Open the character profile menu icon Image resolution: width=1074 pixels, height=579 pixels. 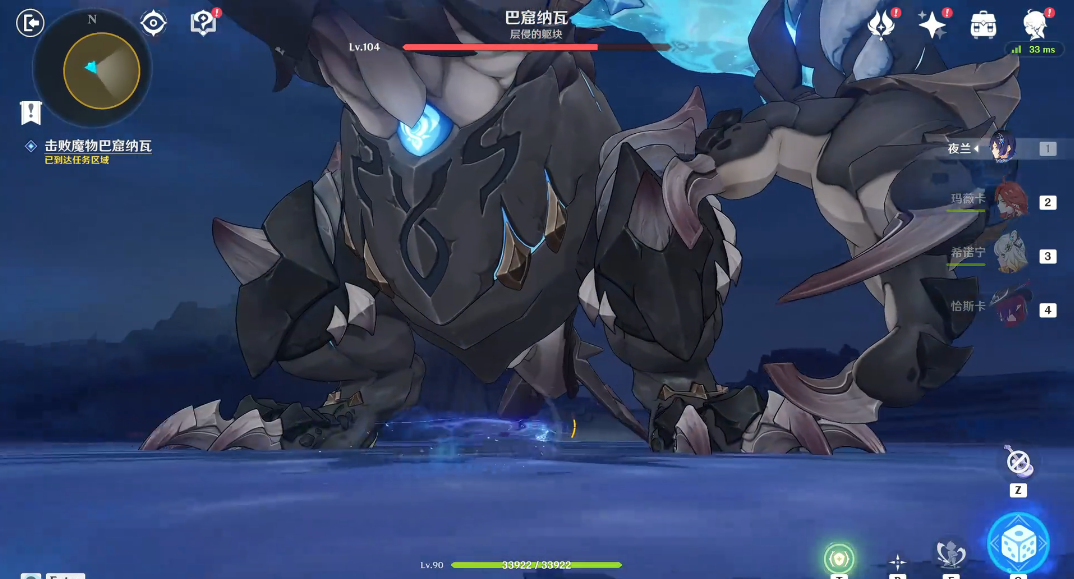1035,24
